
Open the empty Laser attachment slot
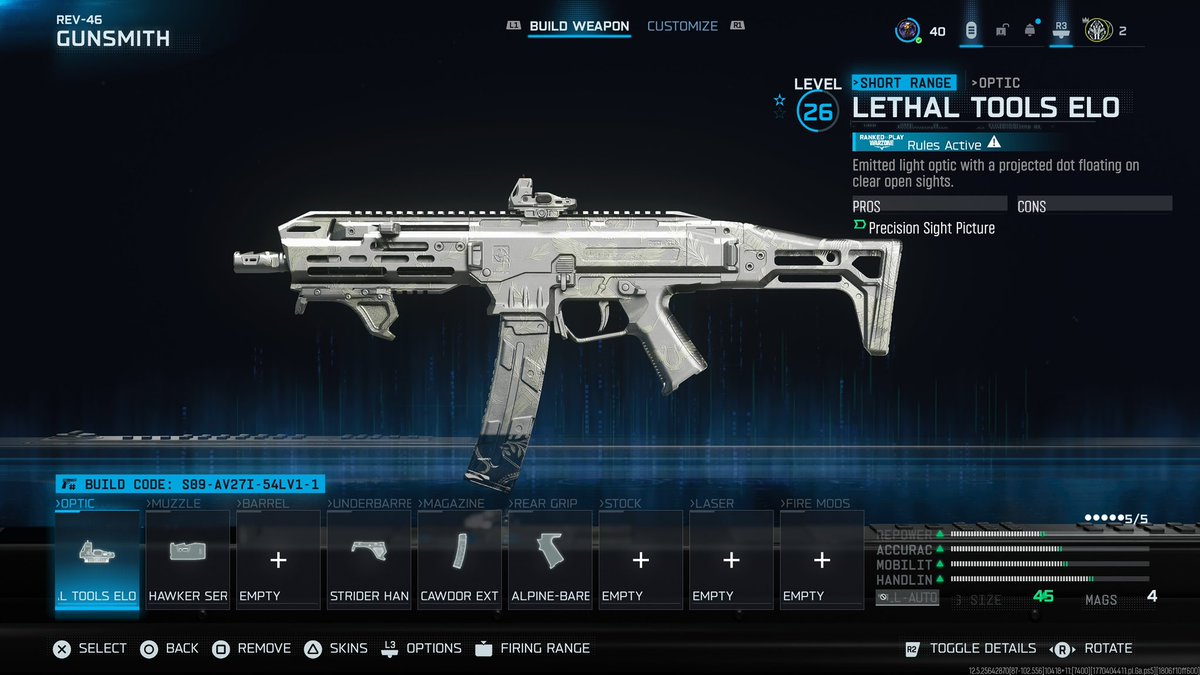(731, 559)
